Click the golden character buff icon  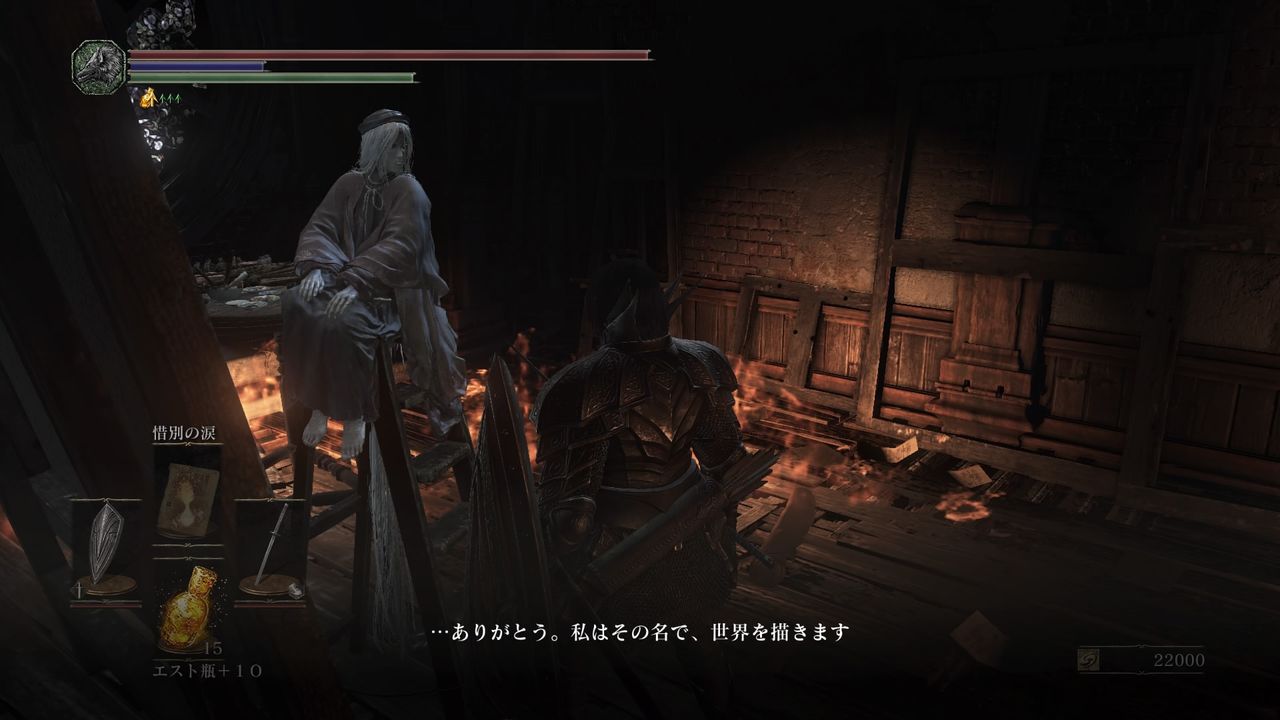click(x=148, y=98)
